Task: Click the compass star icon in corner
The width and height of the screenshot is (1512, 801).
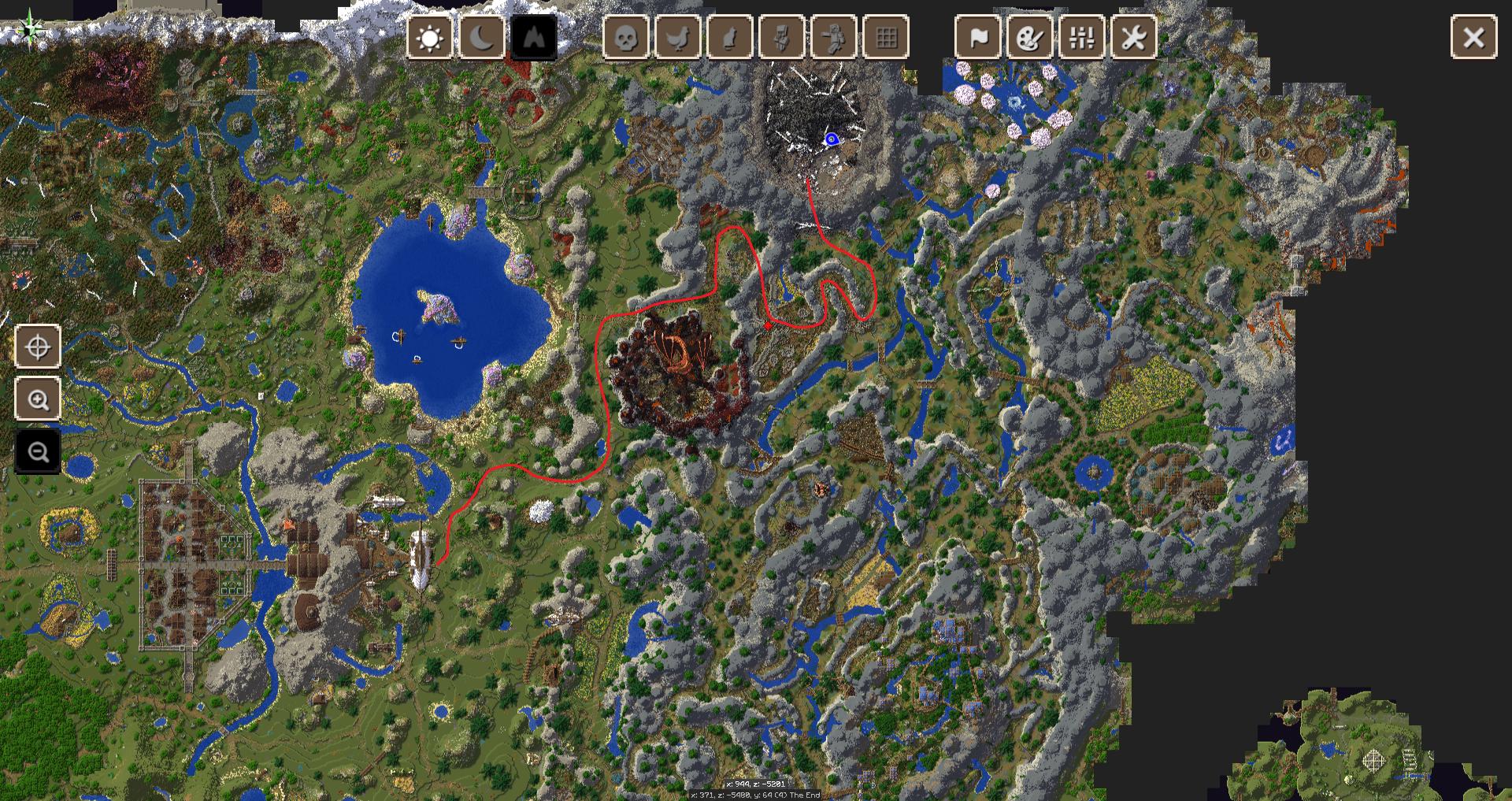Action: pos(31,29)
